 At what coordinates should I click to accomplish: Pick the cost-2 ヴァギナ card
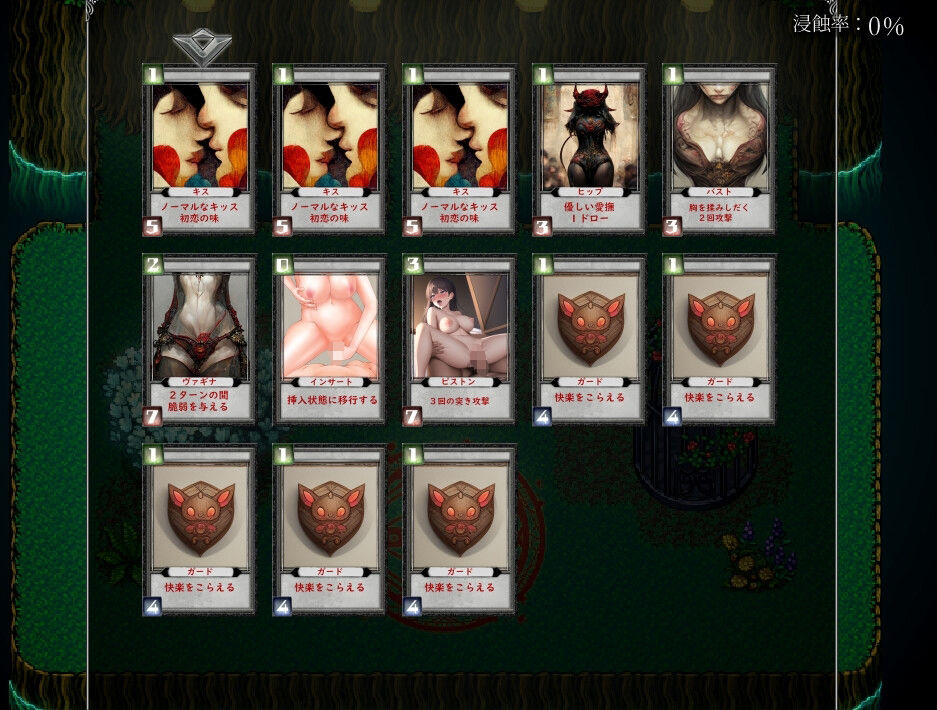pyautogui.click(x=199, y=340)
